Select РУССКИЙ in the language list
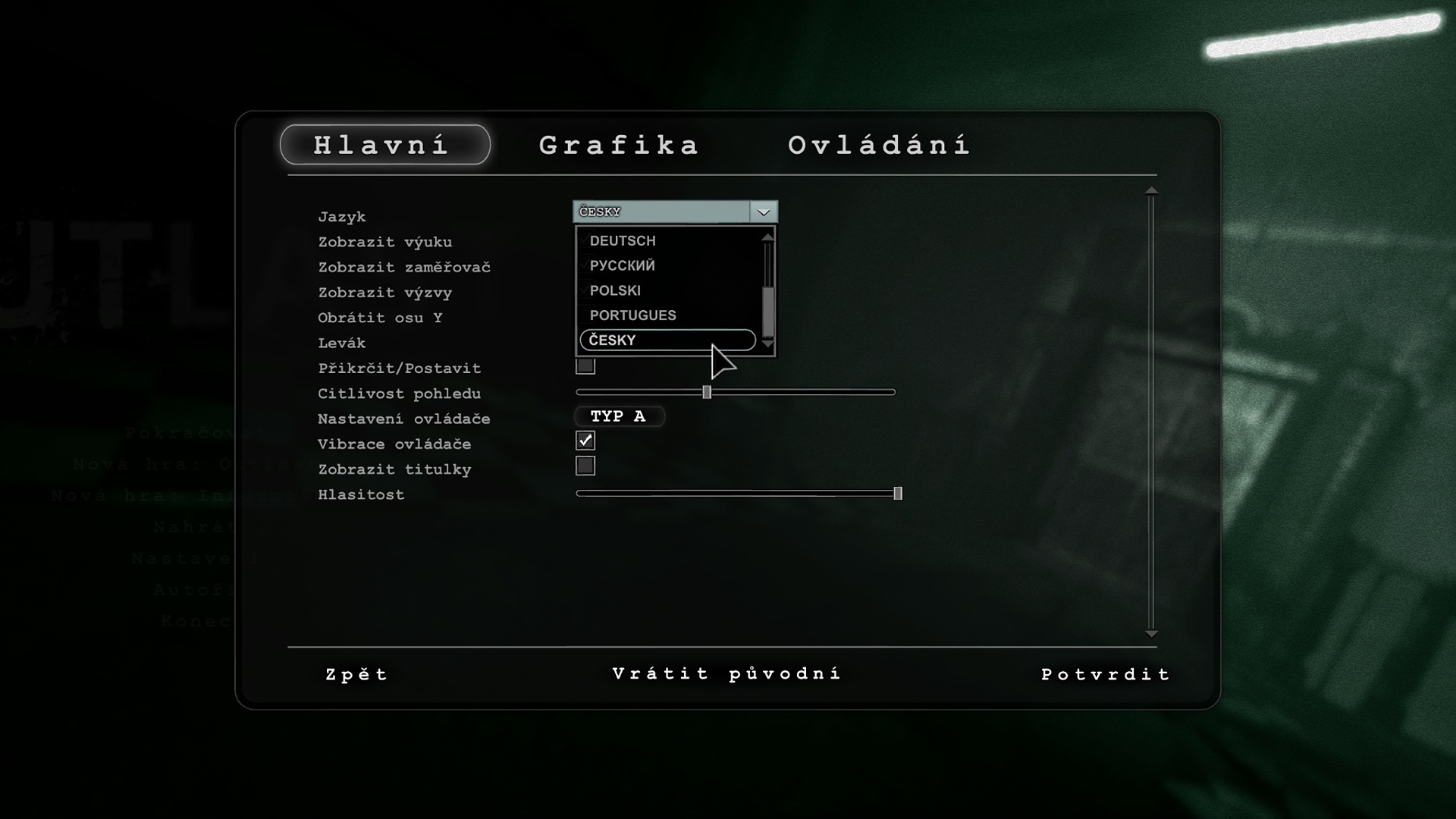The image size is (1456, 819). 623,265
